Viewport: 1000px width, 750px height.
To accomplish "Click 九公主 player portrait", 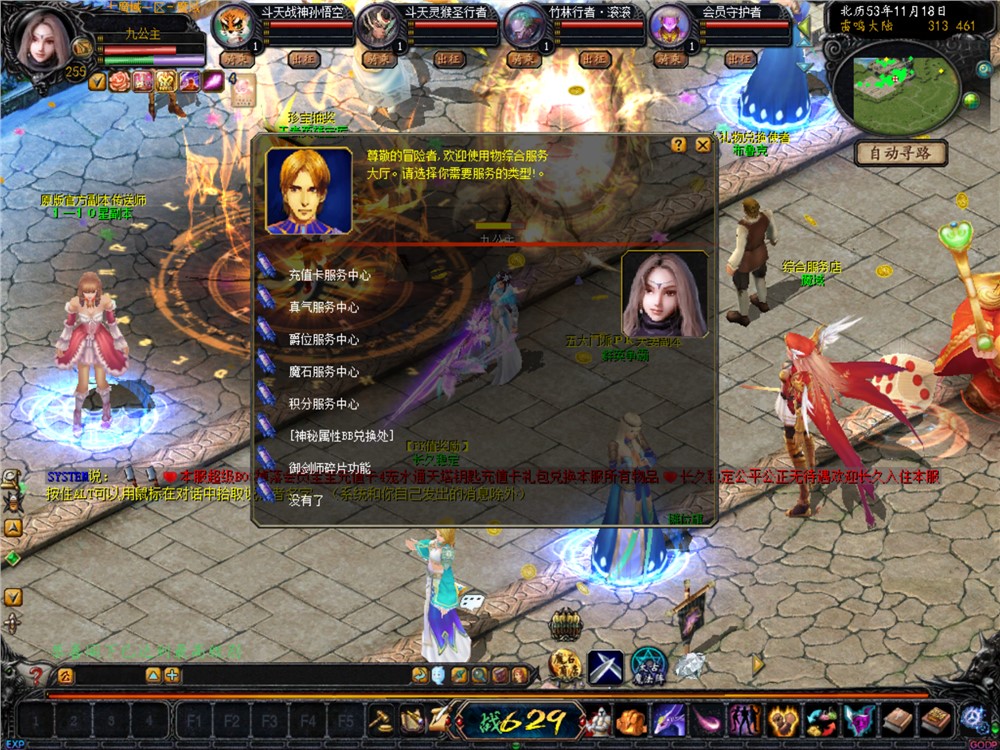I will coord(42,42).
